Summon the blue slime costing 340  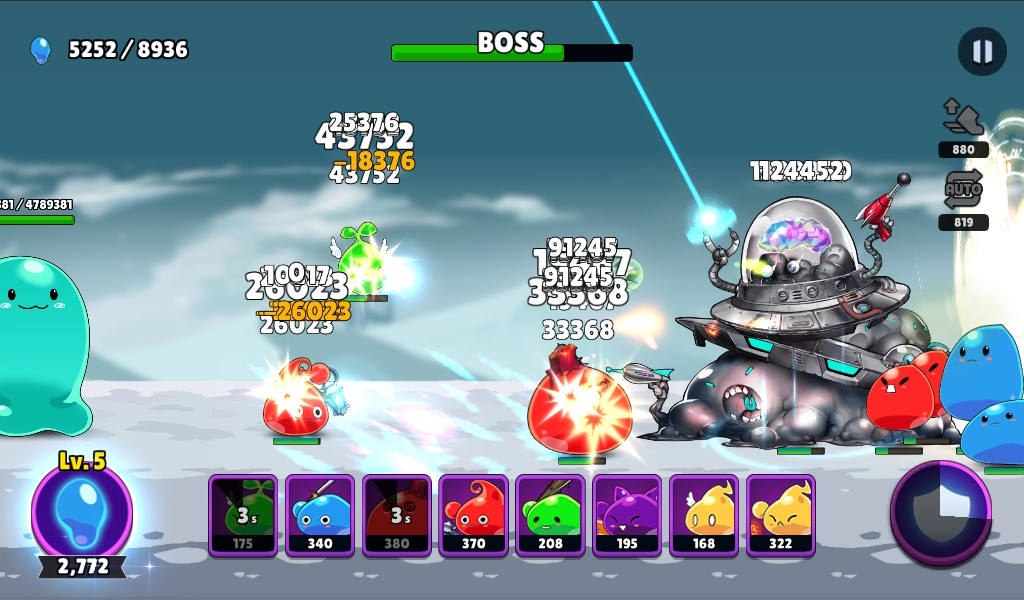tap(320, 515)
